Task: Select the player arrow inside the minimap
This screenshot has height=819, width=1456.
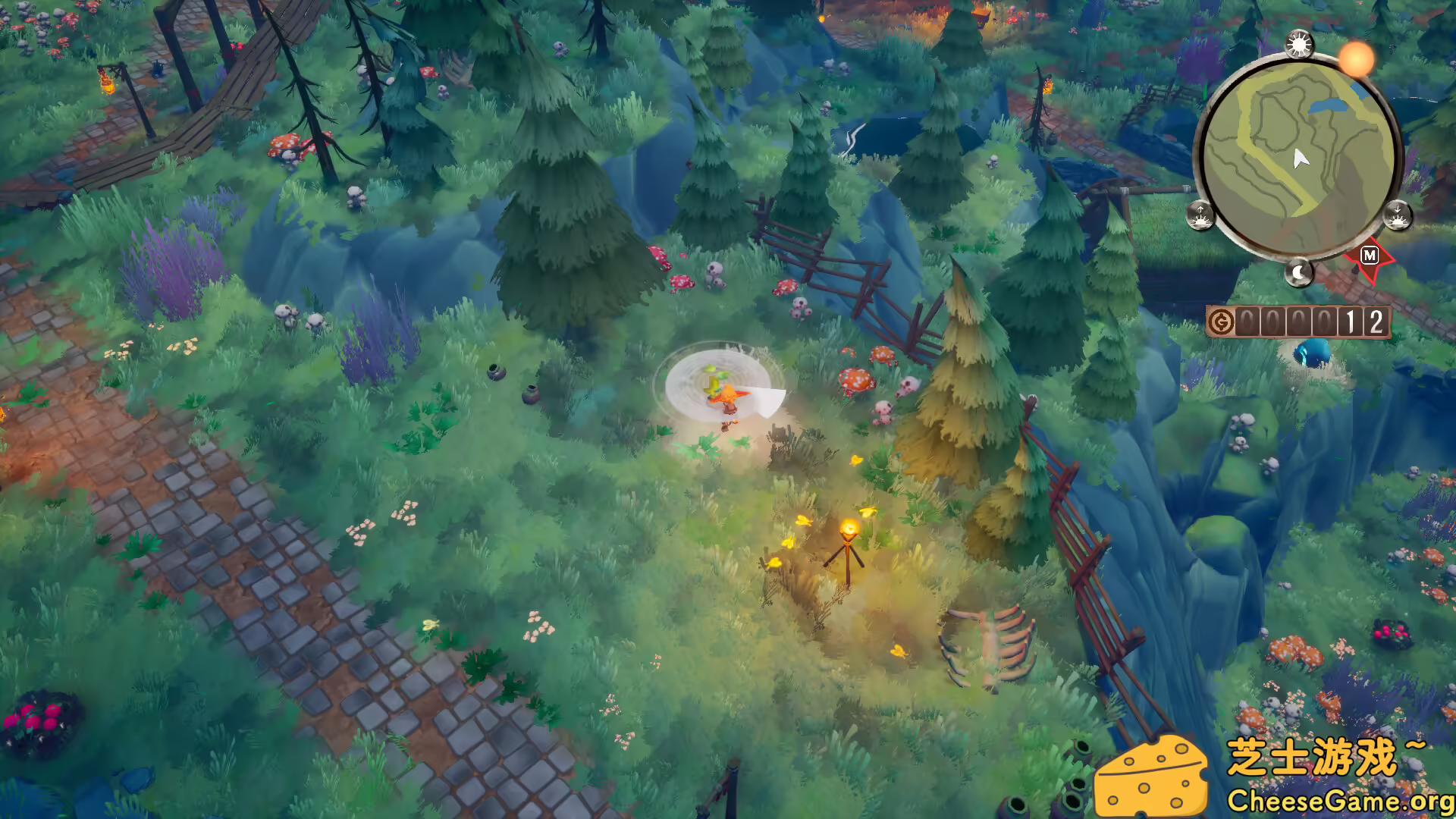Action: click(1301, 158)
